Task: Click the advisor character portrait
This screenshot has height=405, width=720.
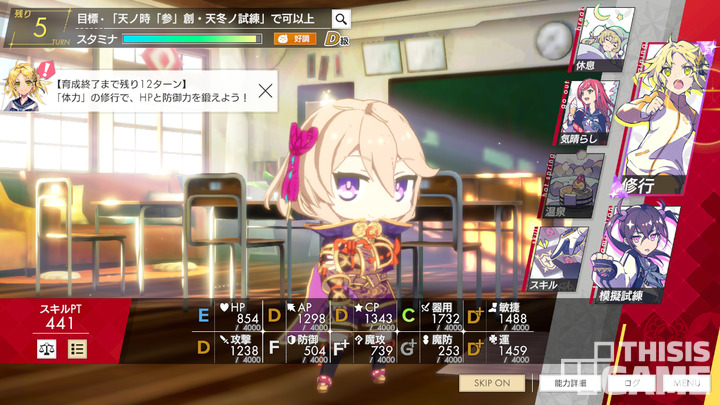Action: (x=22, y=82)
